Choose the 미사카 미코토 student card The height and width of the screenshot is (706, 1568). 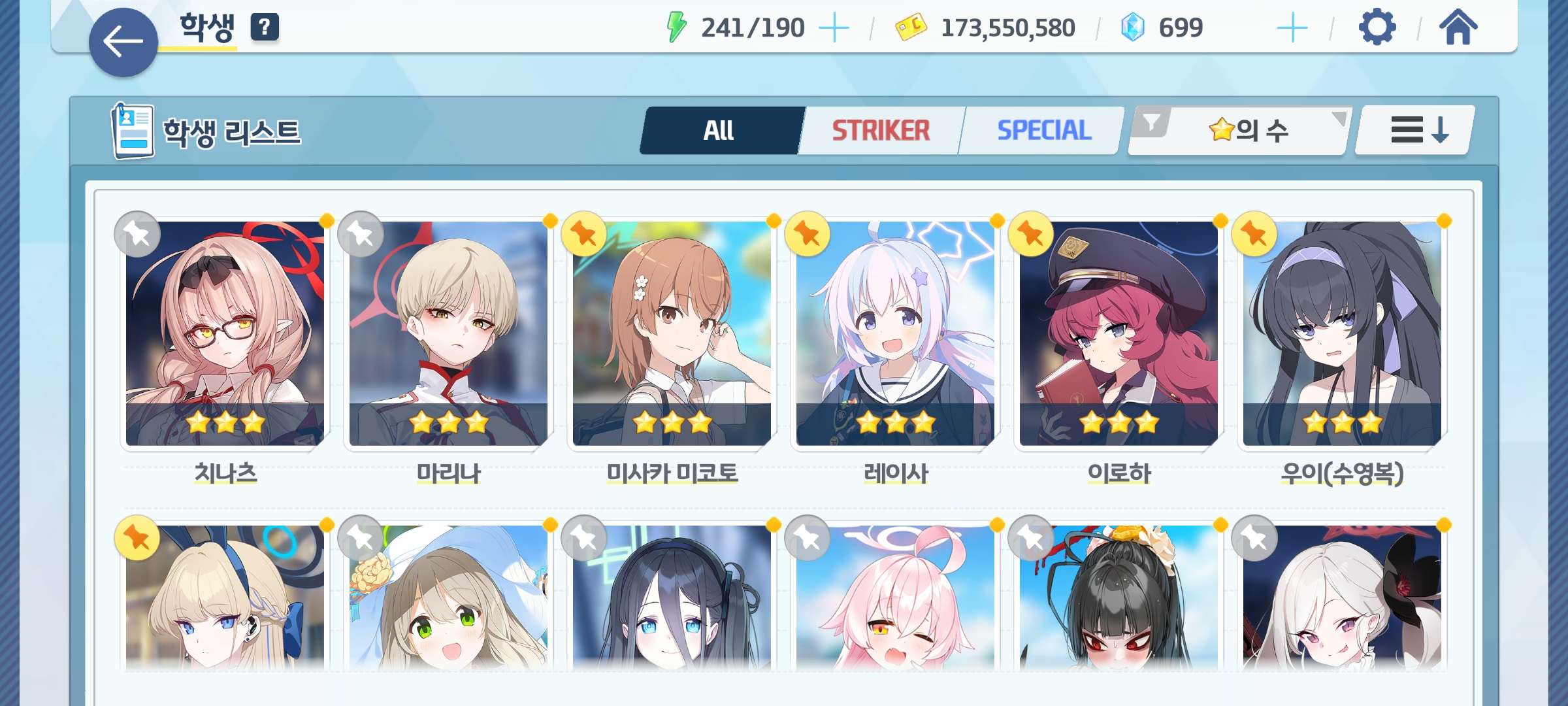point(672,333)
